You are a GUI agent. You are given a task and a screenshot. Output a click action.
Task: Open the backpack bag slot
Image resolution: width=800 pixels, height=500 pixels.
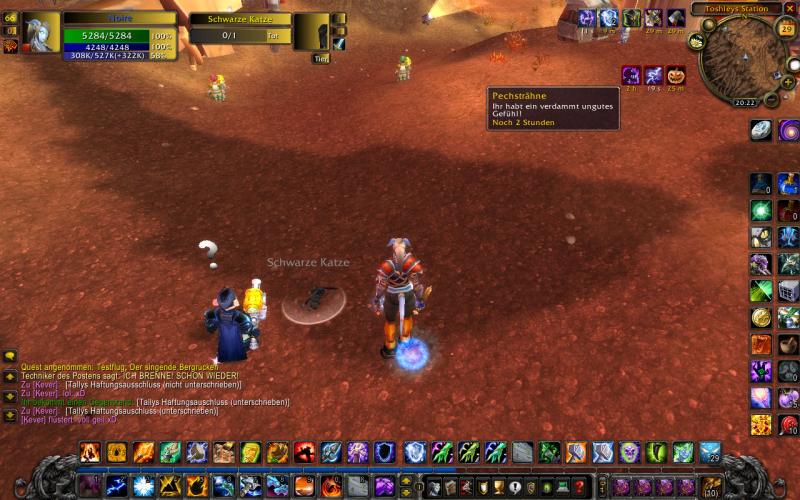[712, 487]
